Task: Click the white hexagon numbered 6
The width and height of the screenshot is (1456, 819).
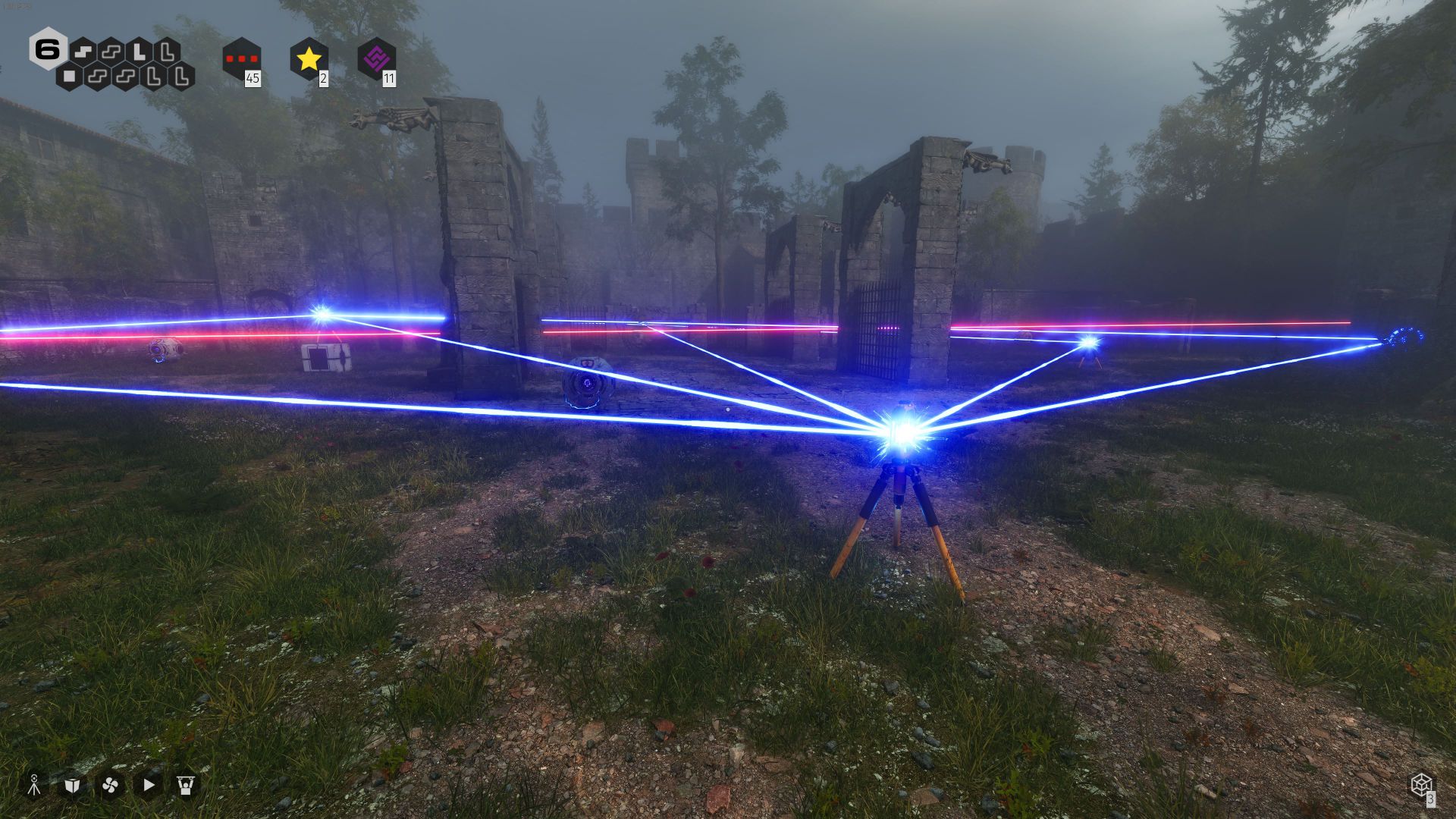Action: pyautogui.click(x=48, y=50)
